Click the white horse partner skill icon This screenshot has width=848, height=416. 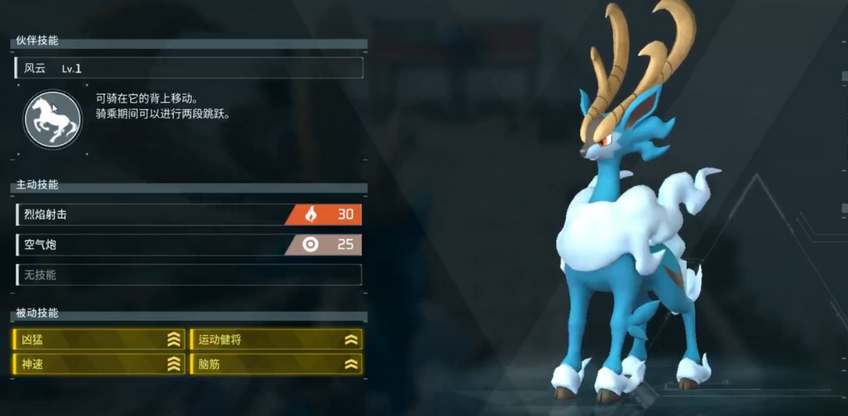click(x=52, y=119)
